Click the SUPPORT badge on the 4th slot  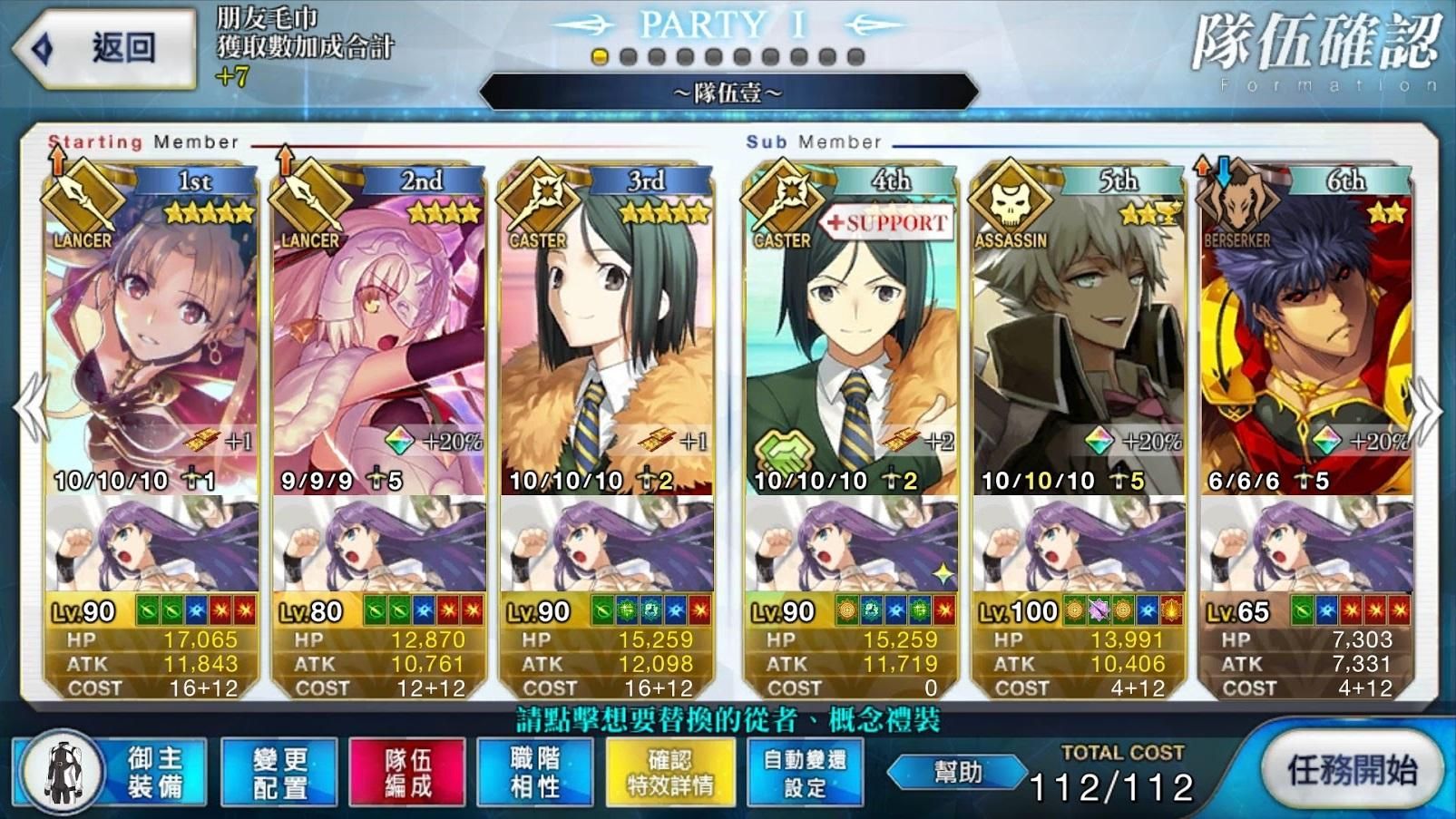pyautogui.click(x=886, y=220)
